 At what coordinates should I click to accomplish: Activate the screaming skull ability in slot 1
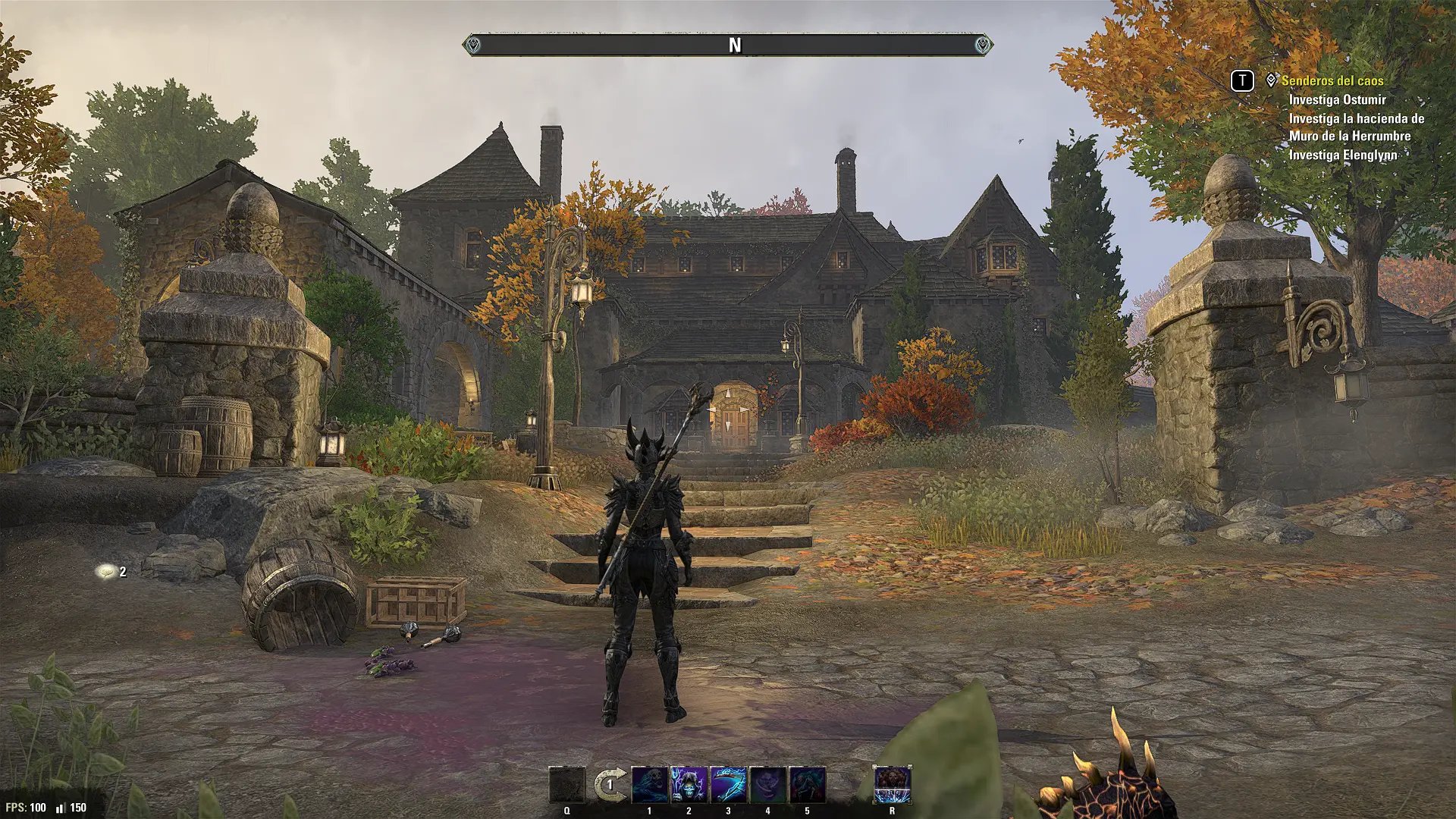tap(650, 784)
